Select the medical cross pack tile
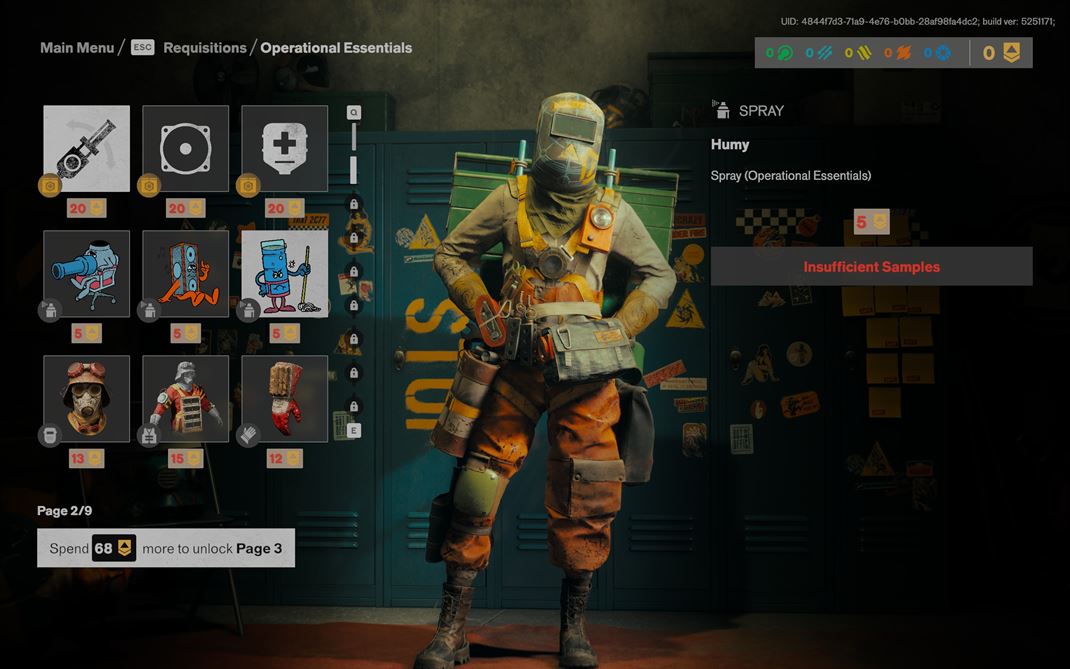1070x669 pixels. click(x=284, y=148)
